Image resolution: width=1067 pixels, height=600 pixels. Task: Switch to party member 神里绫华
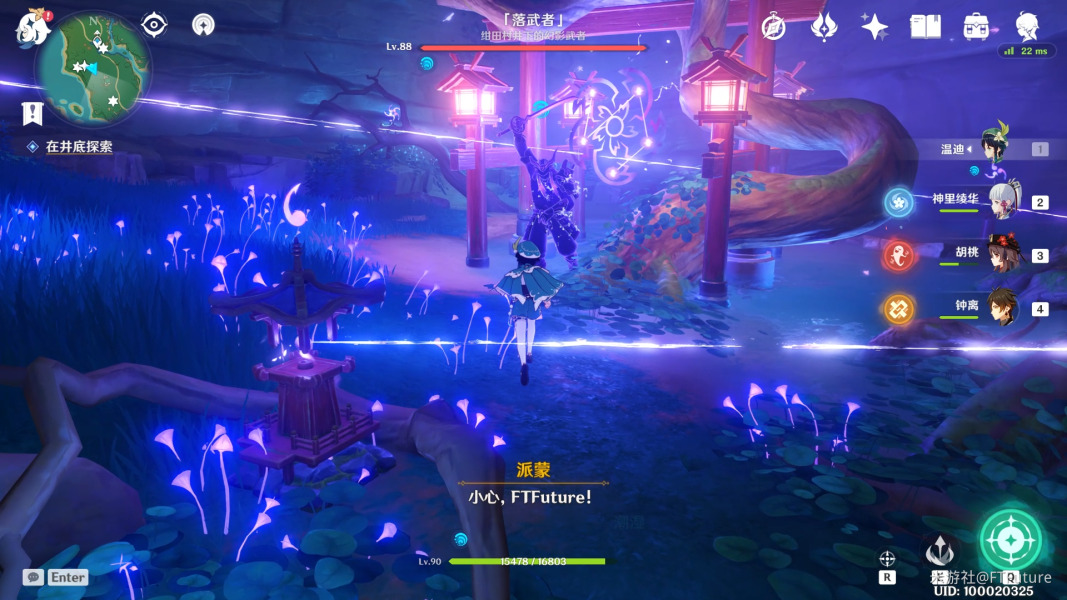click(1003, 201)
